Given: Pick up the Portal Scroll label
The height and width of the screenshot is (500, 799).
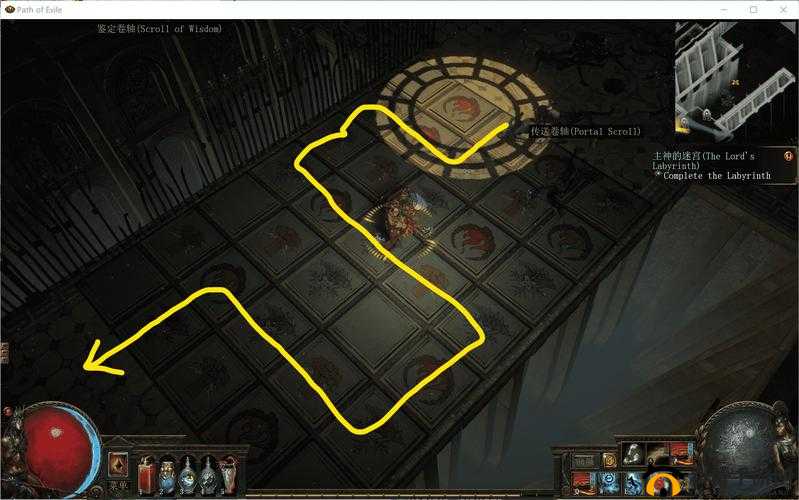Looking at the screenshot, I should (x=586, y=131).
